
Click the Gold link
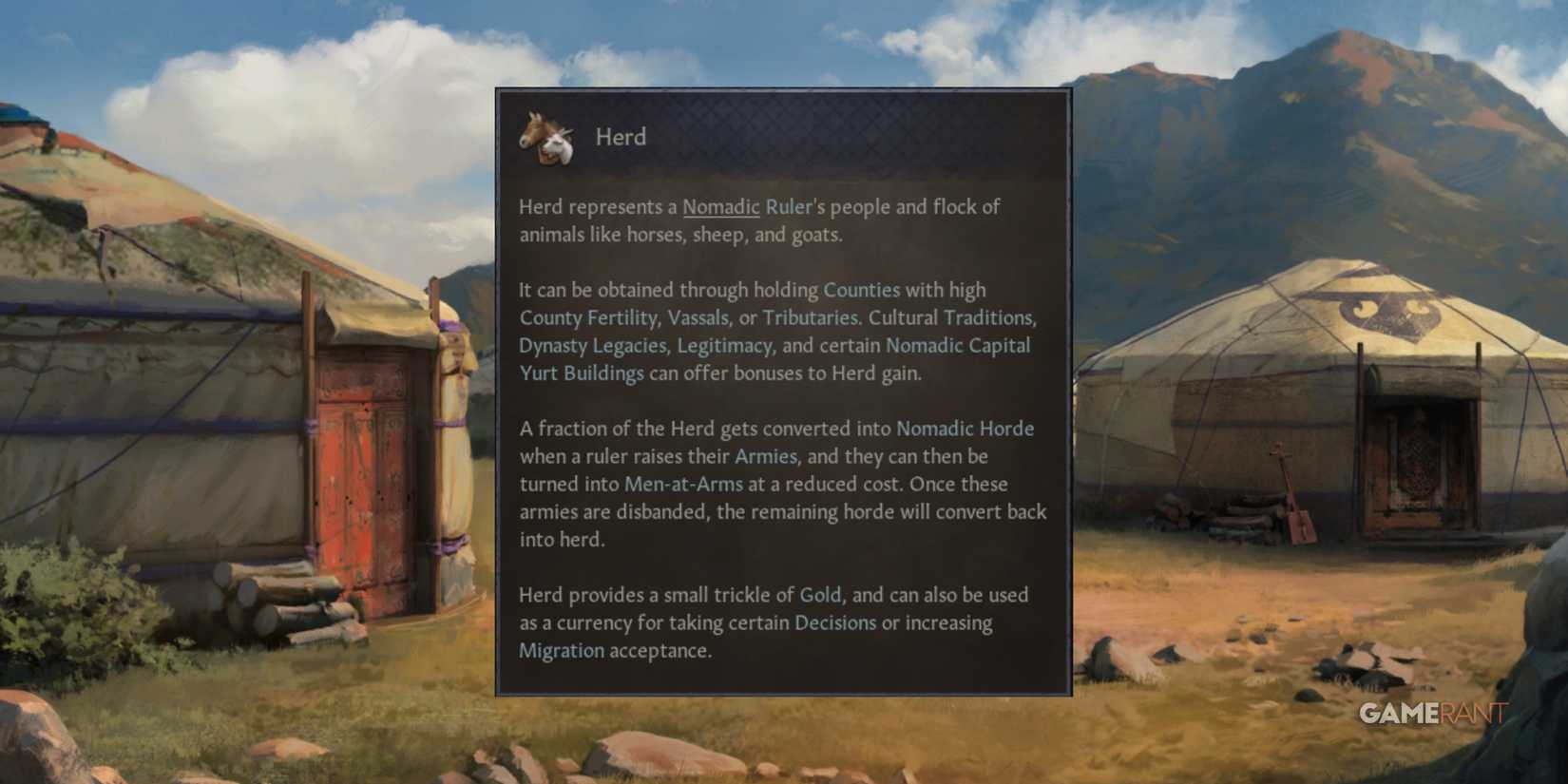pyautogui.click(x=819, y=595)
